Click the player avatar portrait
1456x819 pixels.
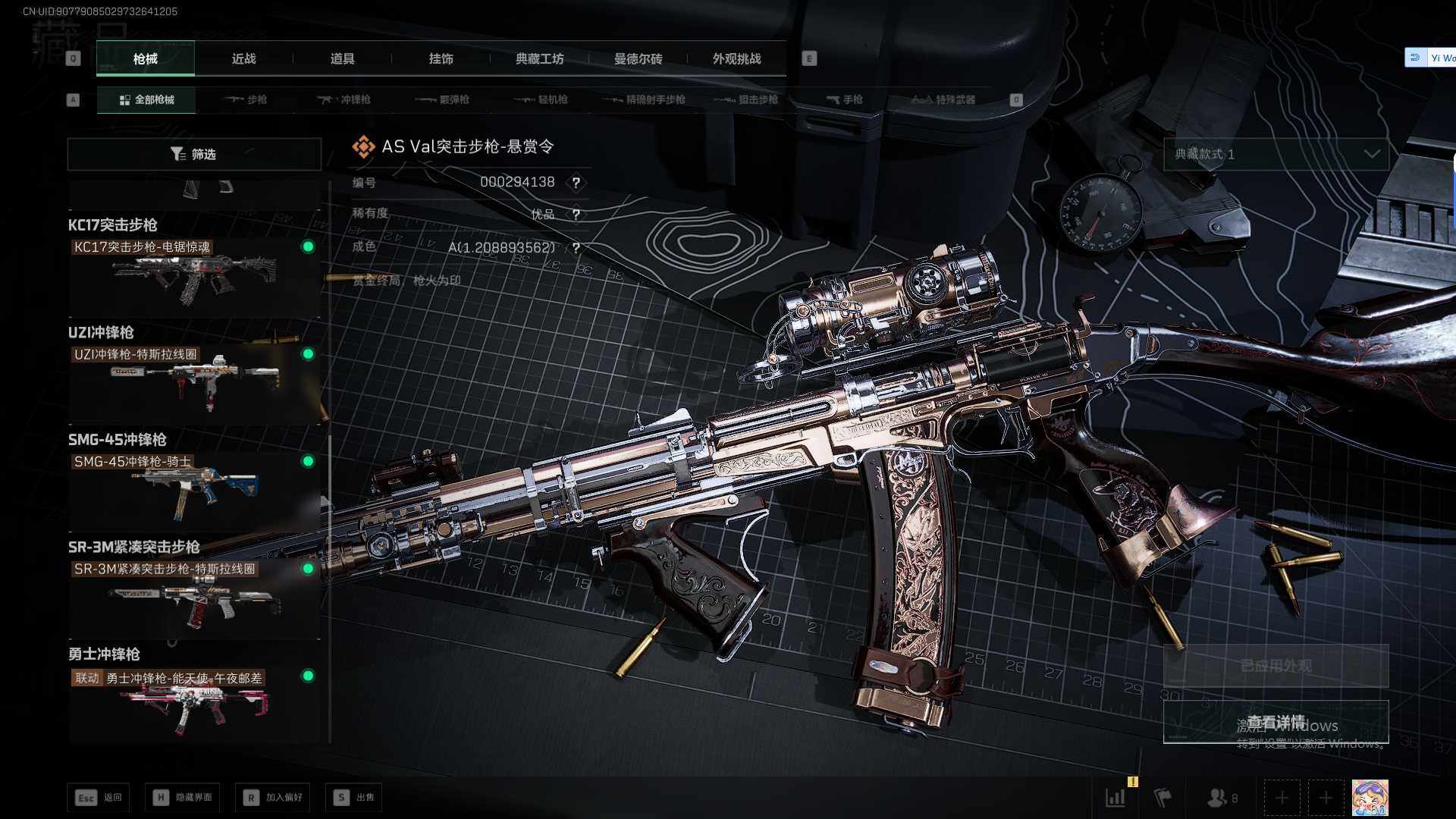[x=1370, y=798]
